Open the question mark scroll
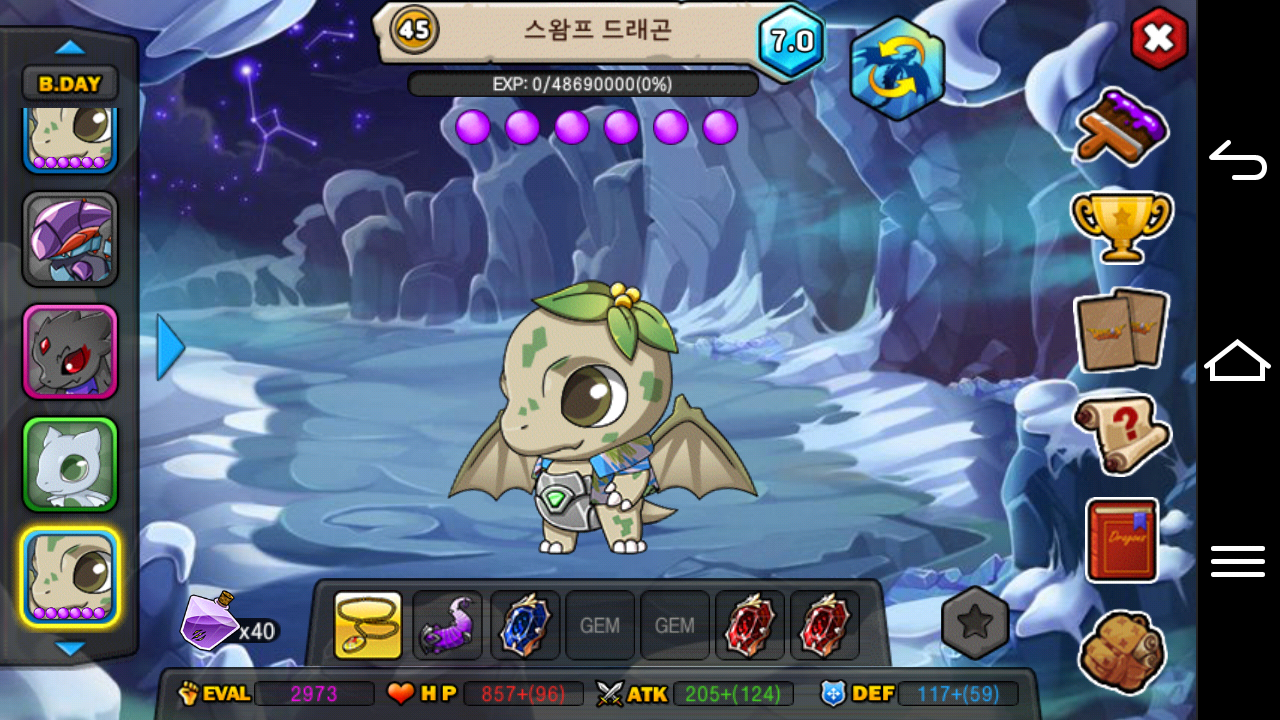 (1122, 434)
